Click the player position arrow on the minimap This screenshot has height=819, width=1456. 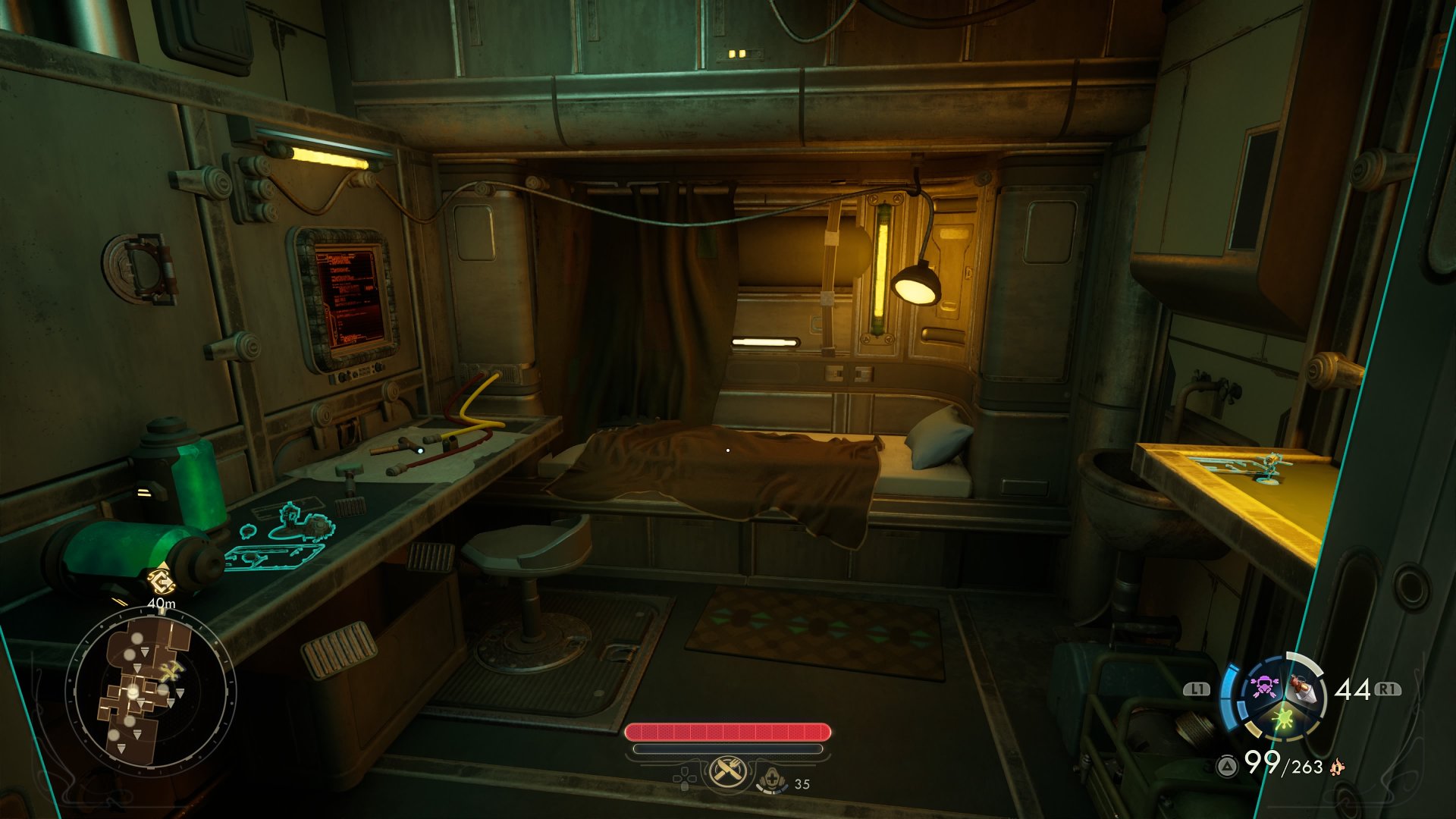(x=132, y=692)
